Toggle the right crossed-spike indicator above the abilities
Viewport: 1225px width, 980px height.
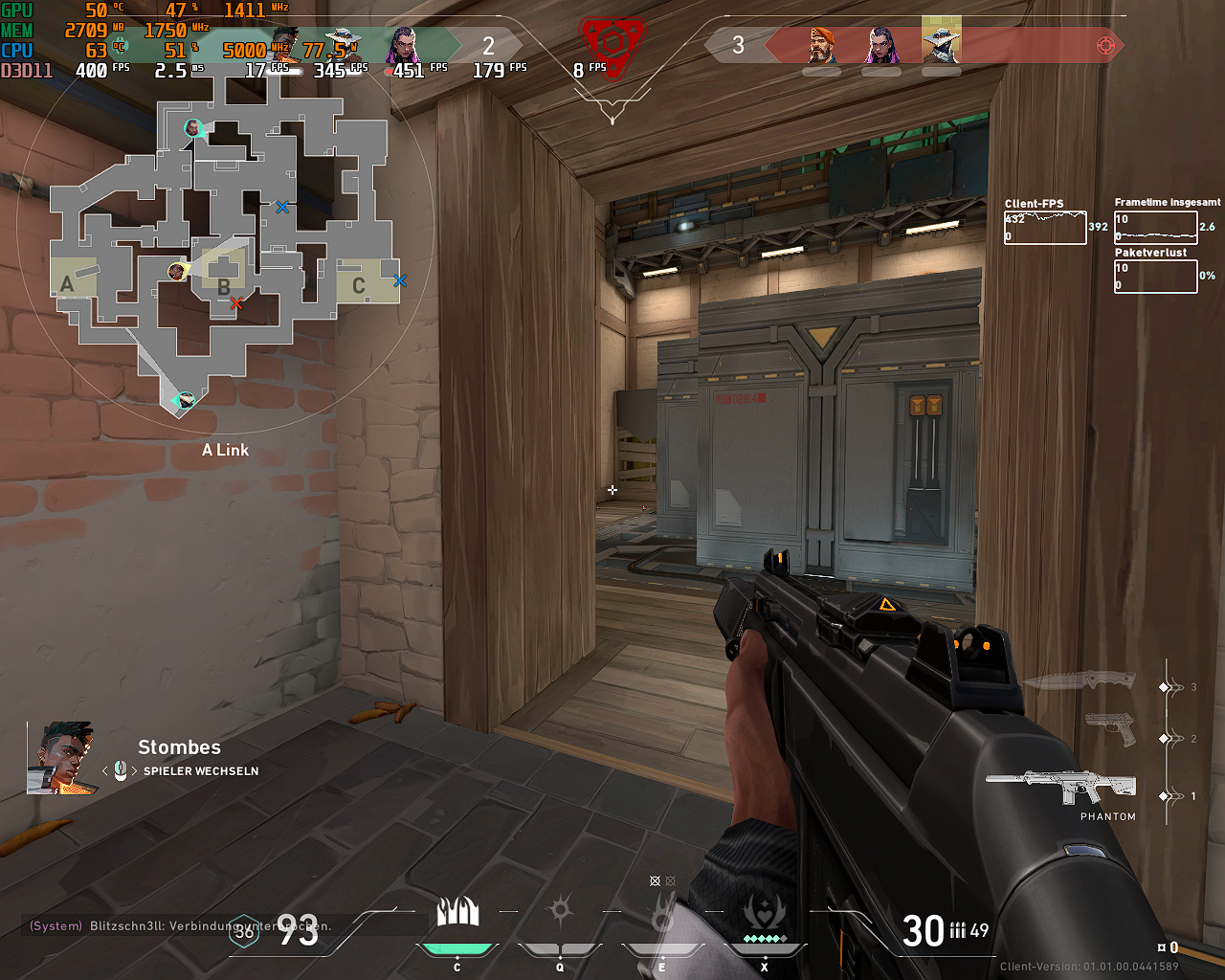point(670,880)
